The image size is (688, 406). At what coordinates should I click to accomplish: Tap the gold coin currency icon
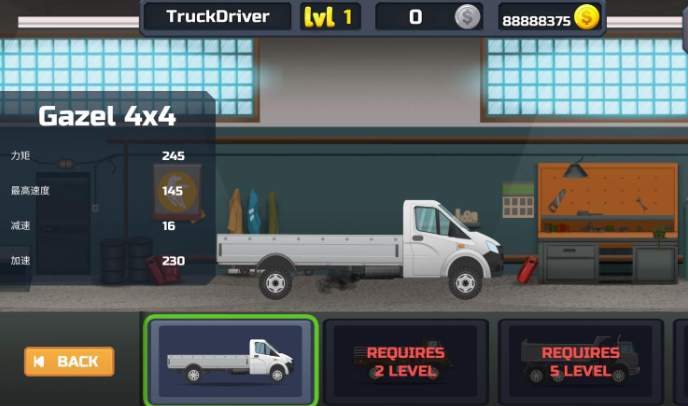585,18
